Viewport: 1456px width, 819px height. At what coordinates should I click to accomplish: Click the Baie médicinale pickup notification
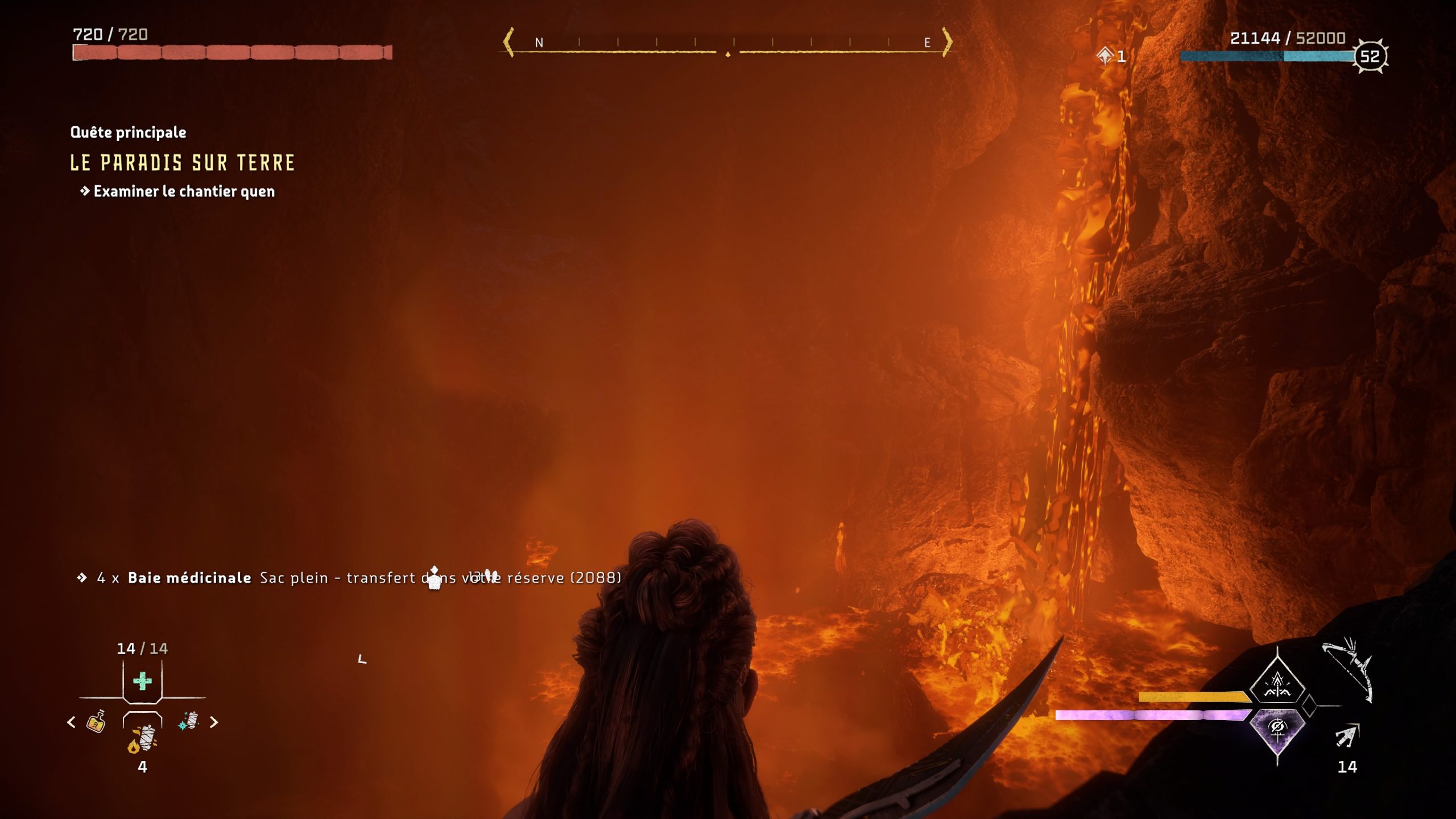[348, 578]
